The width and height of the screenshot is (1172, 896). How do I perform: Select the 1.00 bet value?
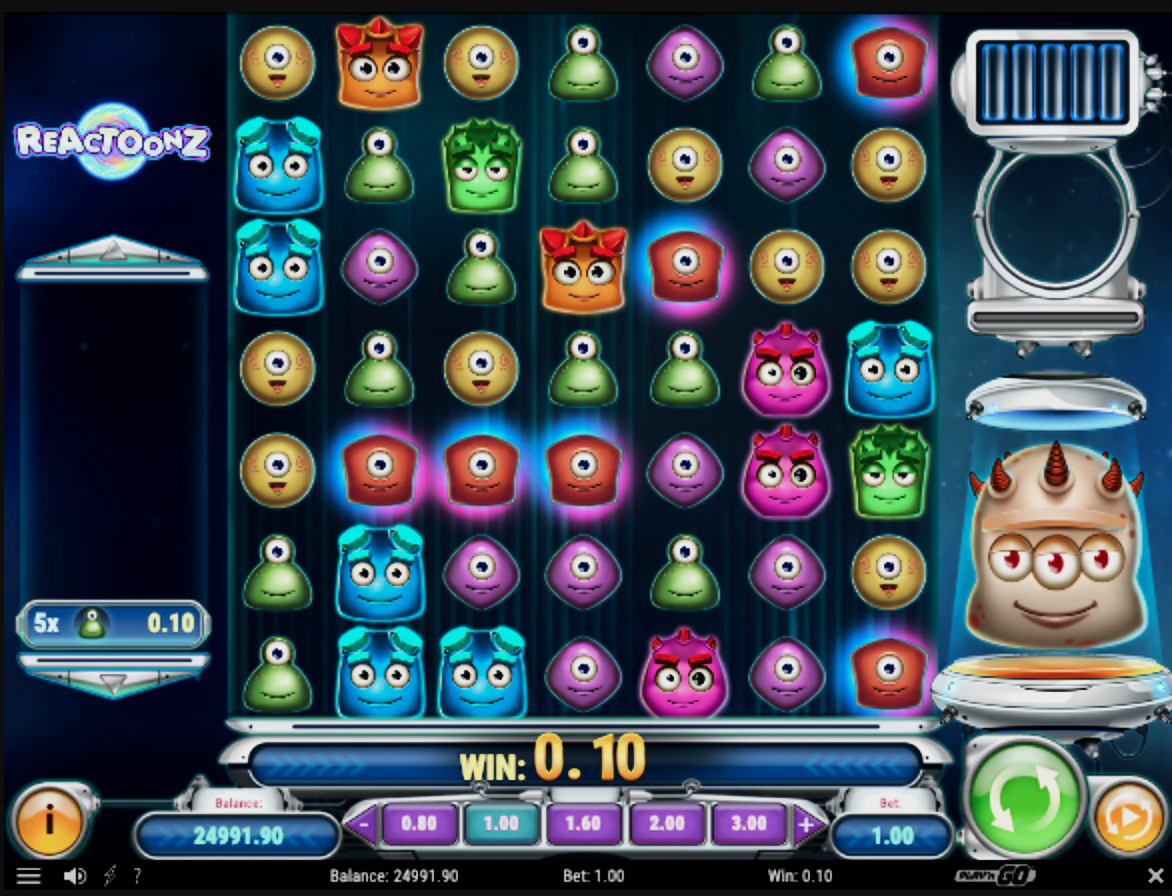pyautogui.click(x=501, y=824)
